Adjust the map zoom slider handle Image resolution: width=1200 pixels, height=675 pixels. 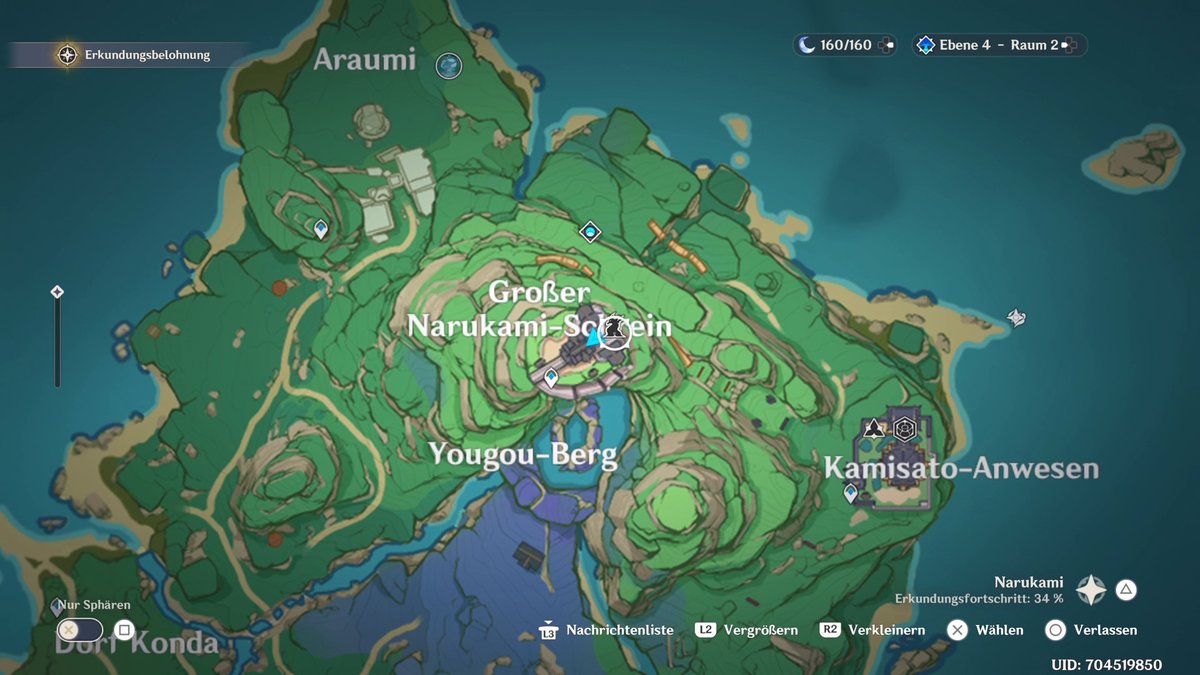pos(57,292)
